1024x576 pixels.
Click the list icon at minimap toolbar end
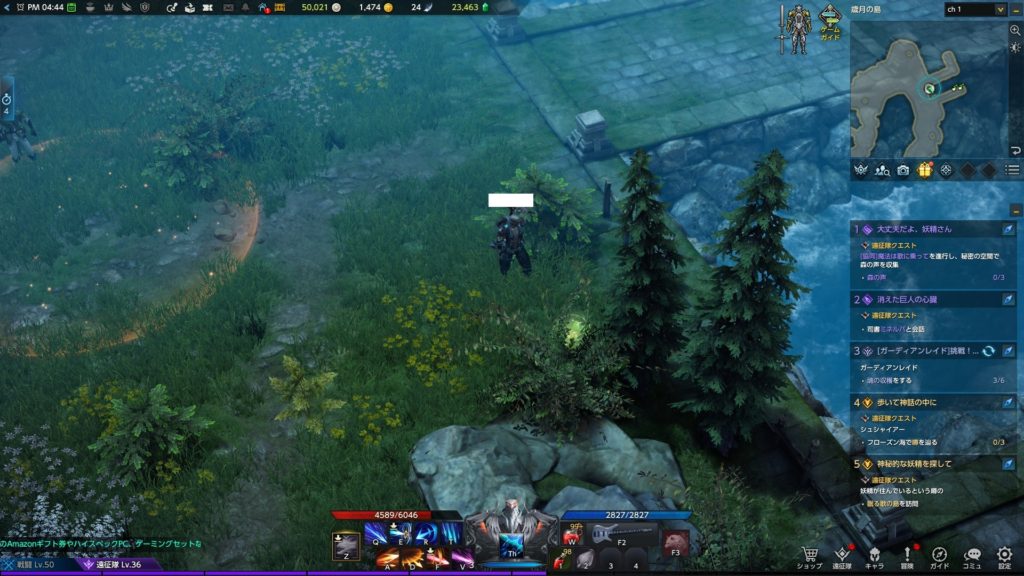(x=1013, y=170)
